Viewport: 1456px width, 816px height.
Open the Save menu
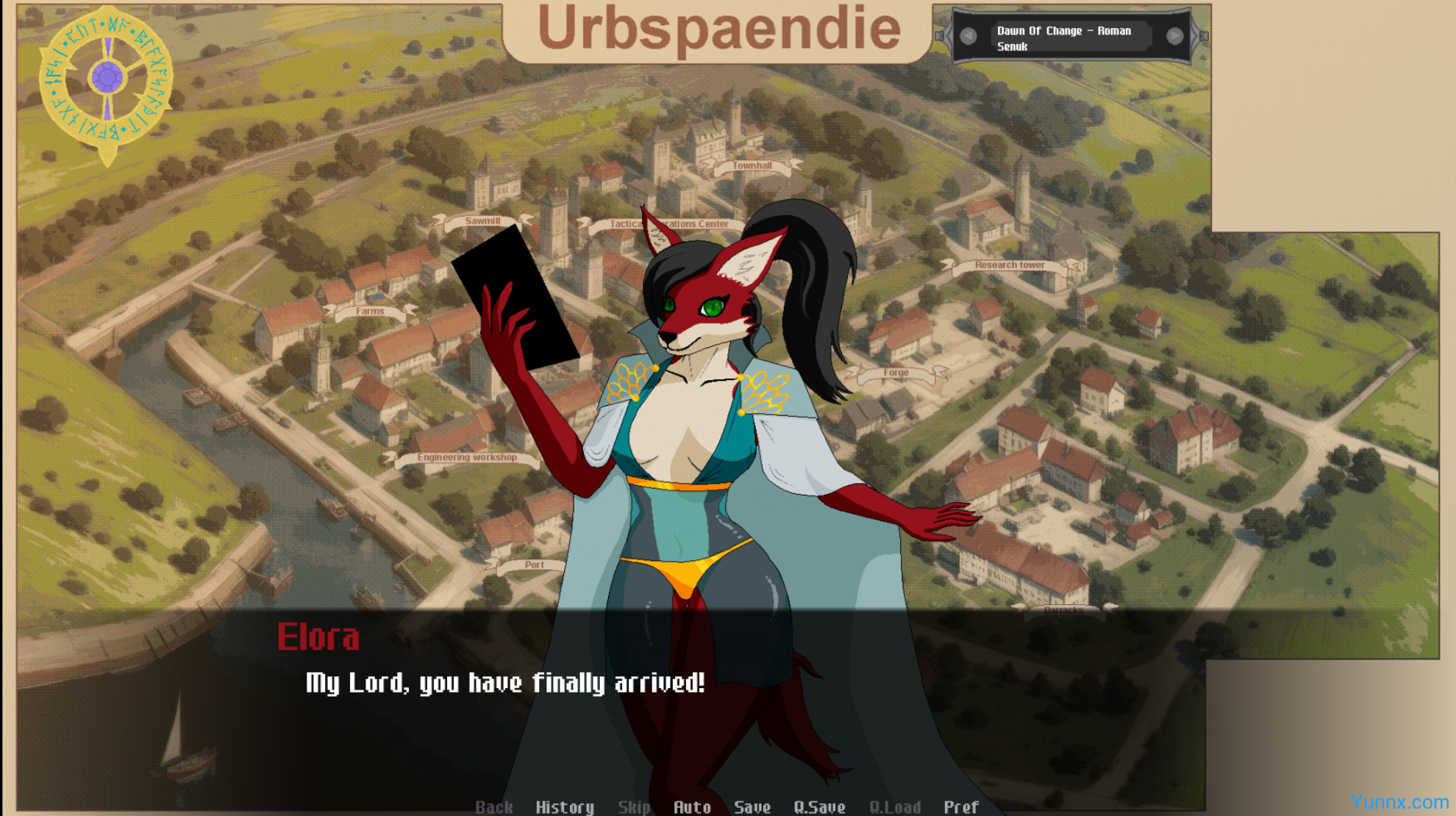pyautogui.click(x=752, y=806)
